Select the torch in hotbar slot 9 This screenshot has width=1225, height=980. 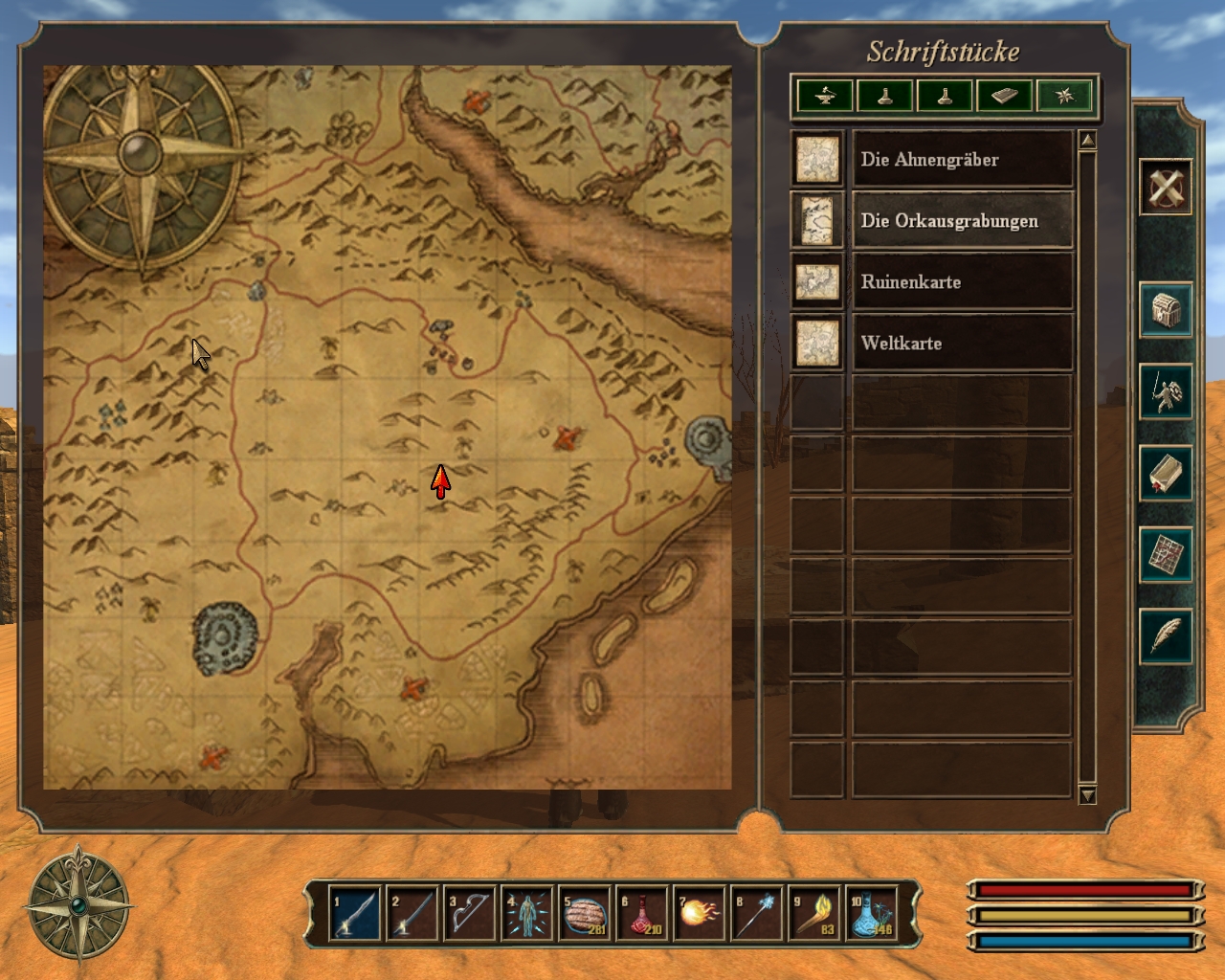pyautogui.click(x=813, y=914)
